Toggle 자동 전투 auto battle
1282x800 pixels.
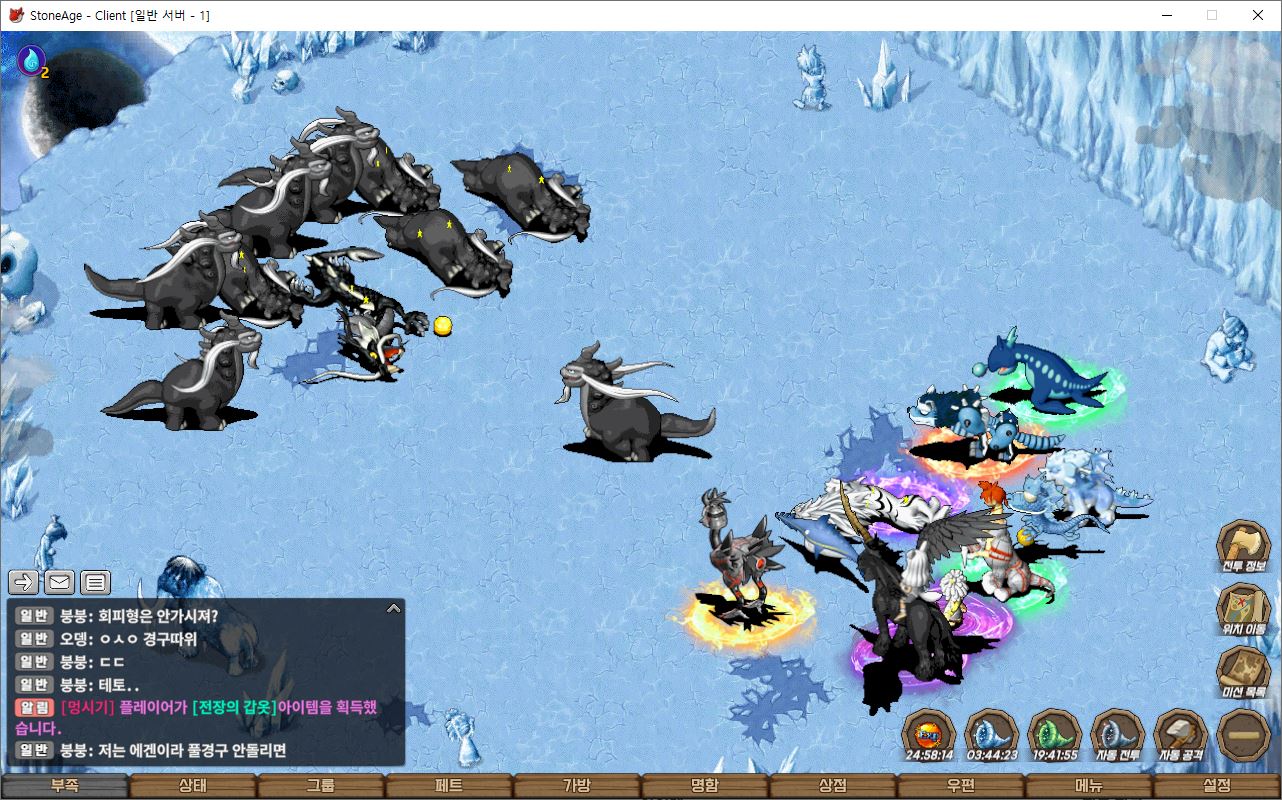pyautogui.click(x=1117, y=734)
